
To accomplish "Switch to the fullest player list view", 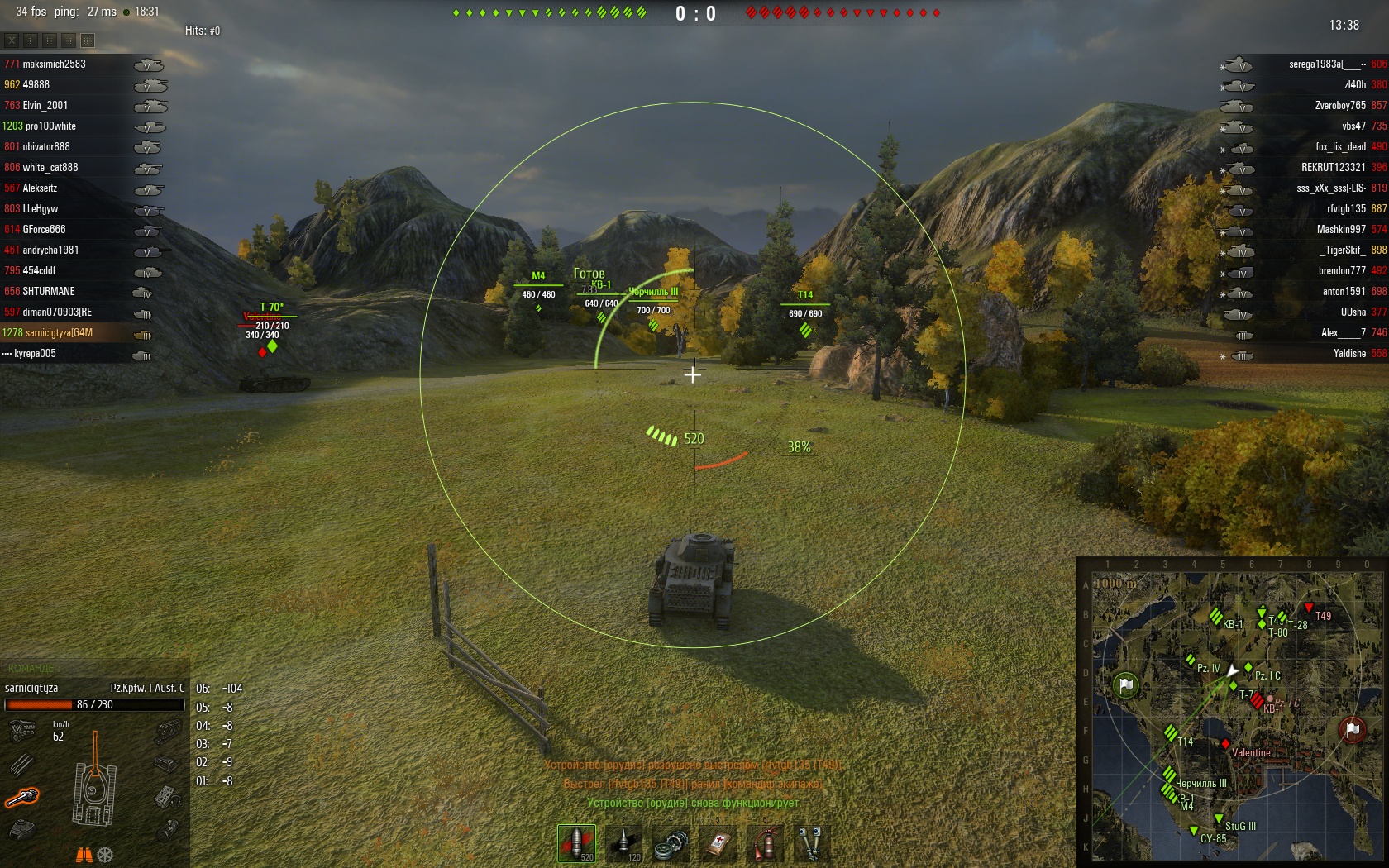I will click(88, 40).
